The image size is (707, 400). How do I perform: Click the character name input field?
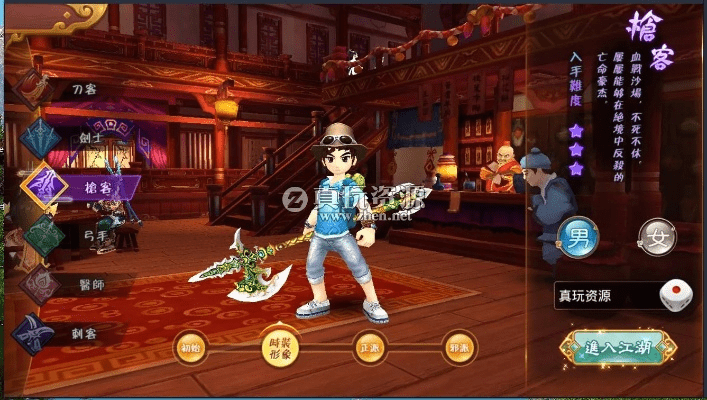pyautogui.click(x=606, y=295)
